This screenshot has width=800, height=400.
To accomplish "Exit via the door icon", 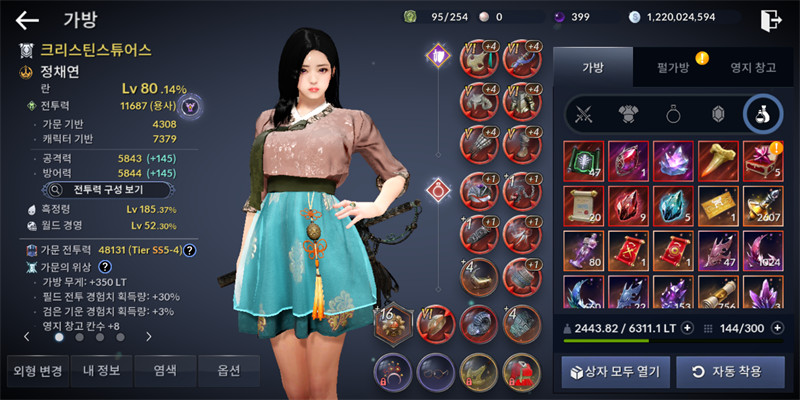I will point(769,19).
